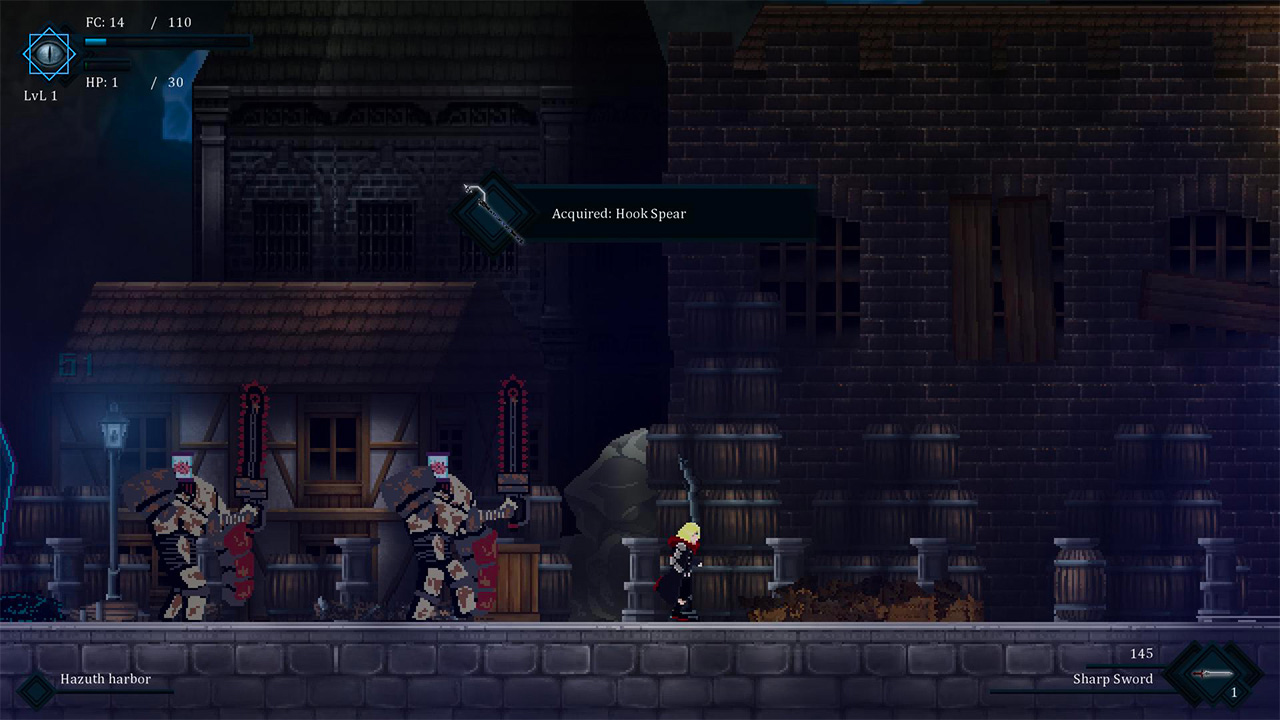Click the item quantity 1 on the weapon slot

coord(1234,690)
